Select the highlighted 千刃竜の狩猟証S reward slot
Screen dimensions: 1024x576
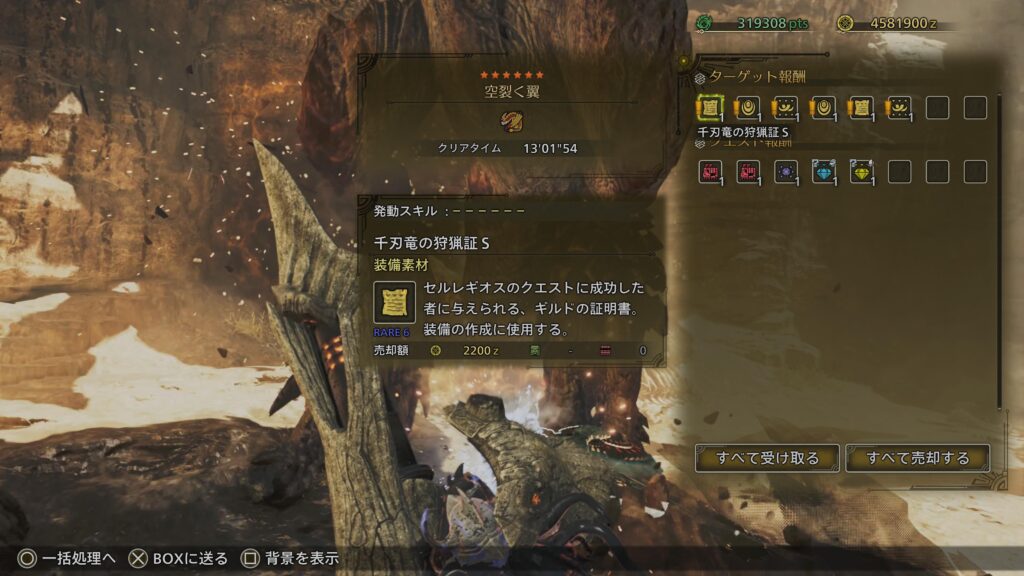pos(709,108)
